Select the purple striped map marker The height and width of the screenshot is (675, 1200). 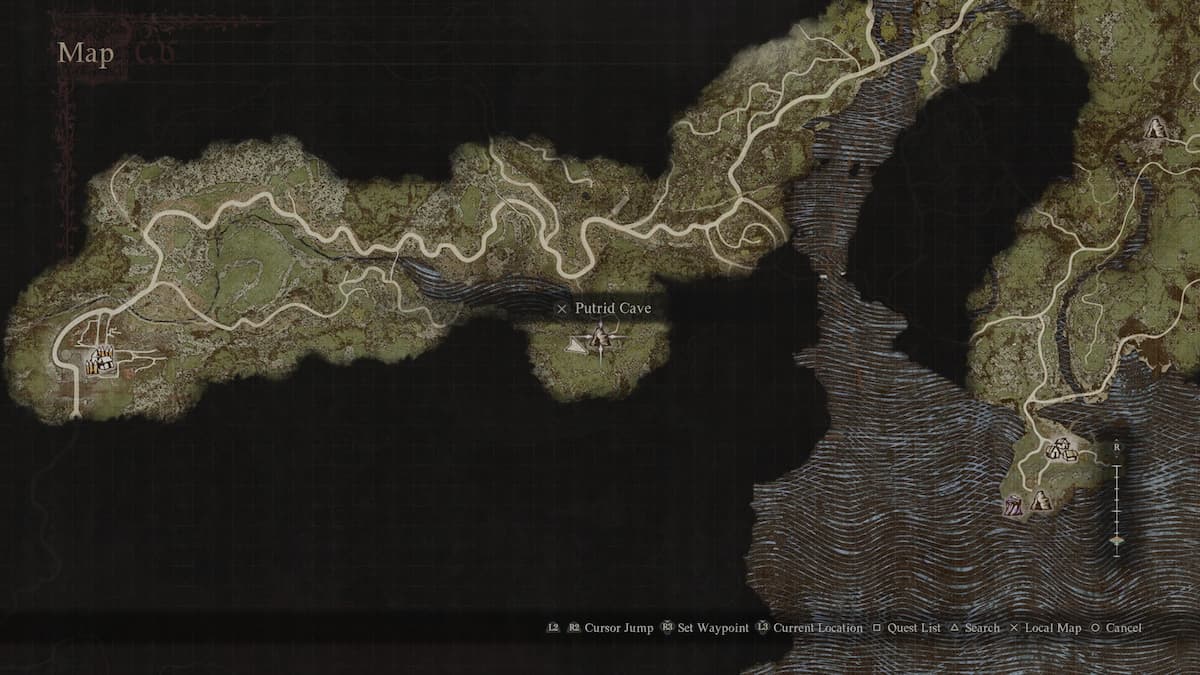(1013, 506)
